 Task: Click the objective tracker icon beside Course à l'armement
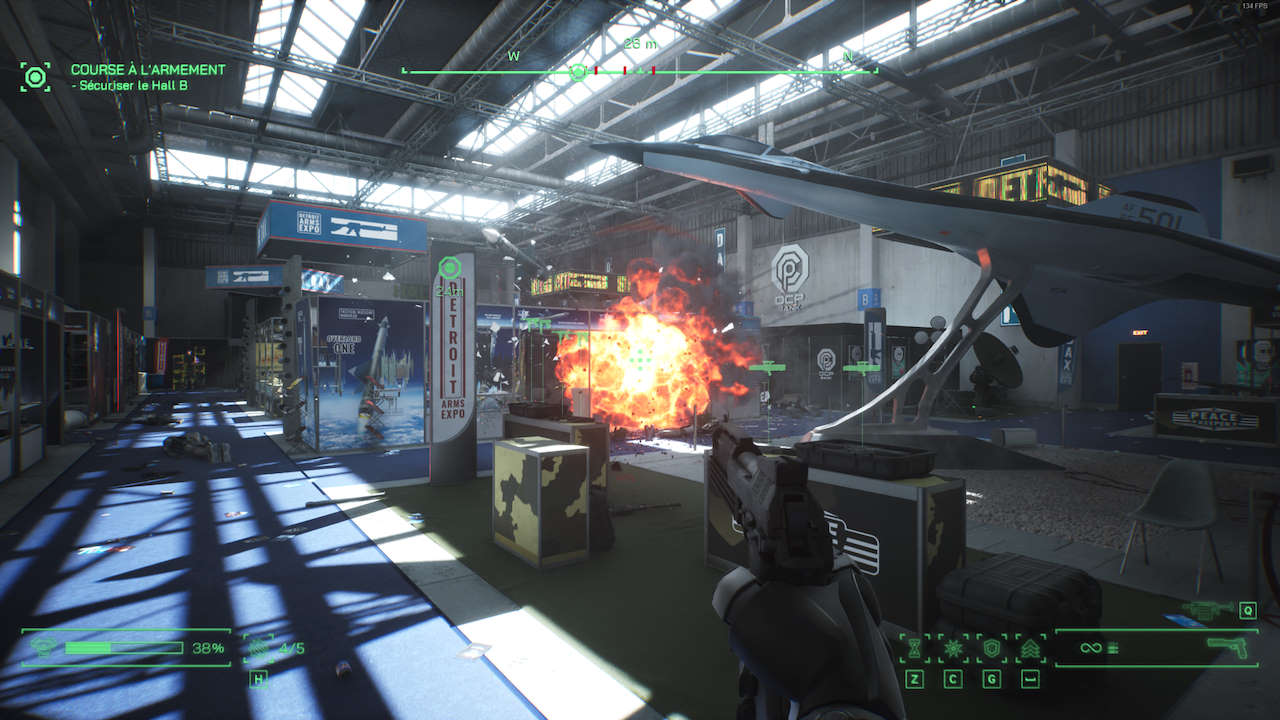tap(35, 77)
